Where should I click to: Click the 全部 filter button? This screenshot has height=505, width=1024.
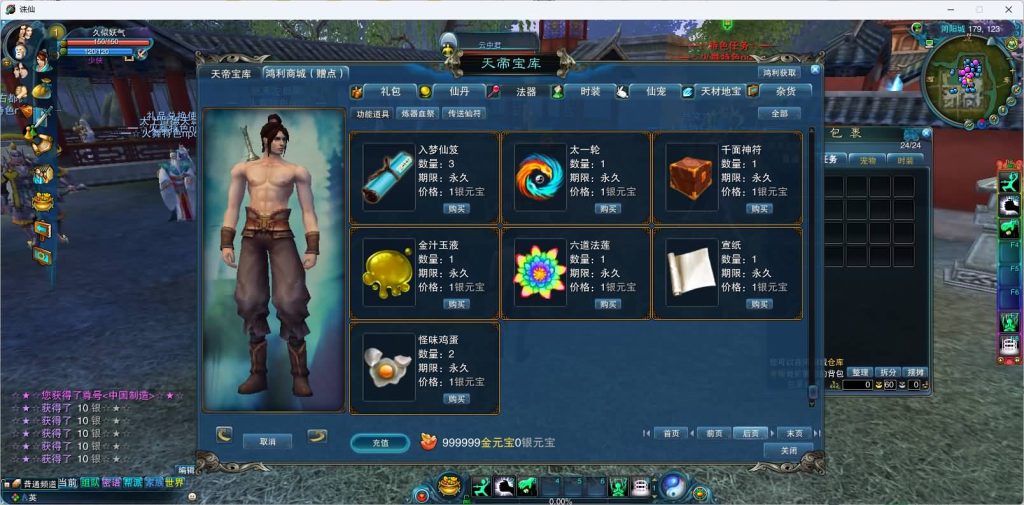(x=779, y=114)
